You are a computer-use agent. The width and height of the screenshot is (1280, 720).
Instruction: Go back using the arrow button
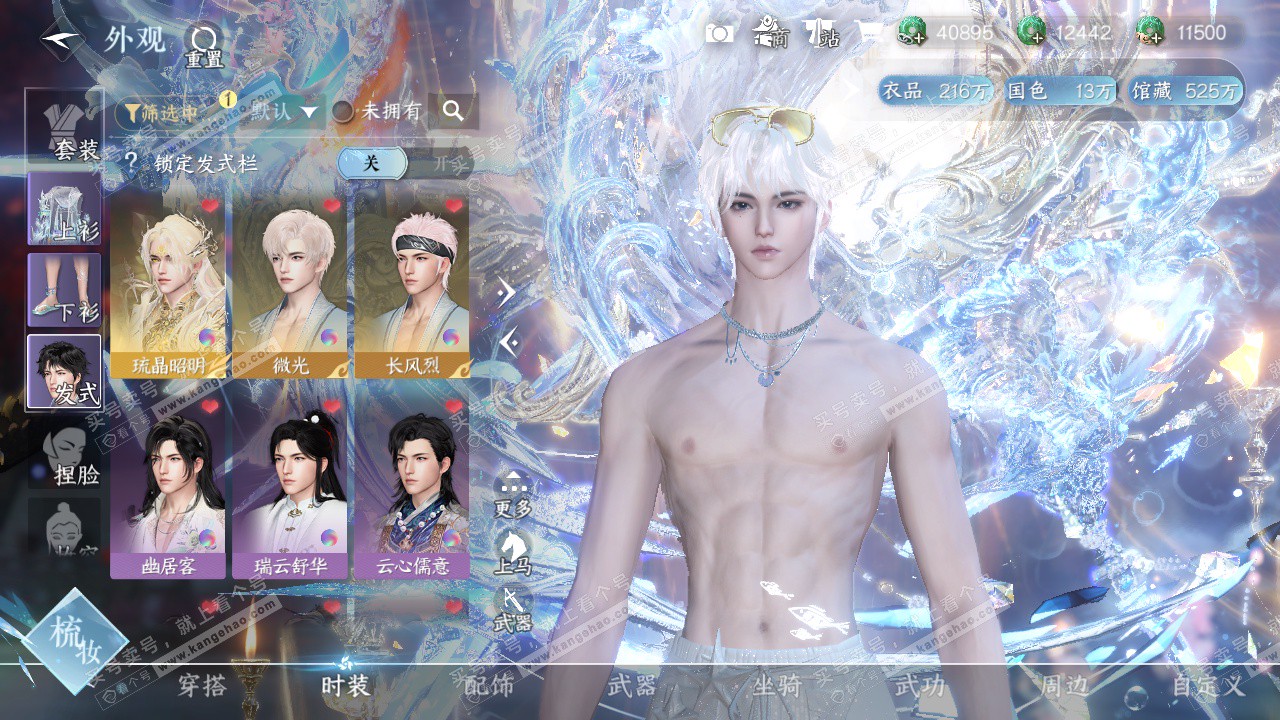point(62,40)
